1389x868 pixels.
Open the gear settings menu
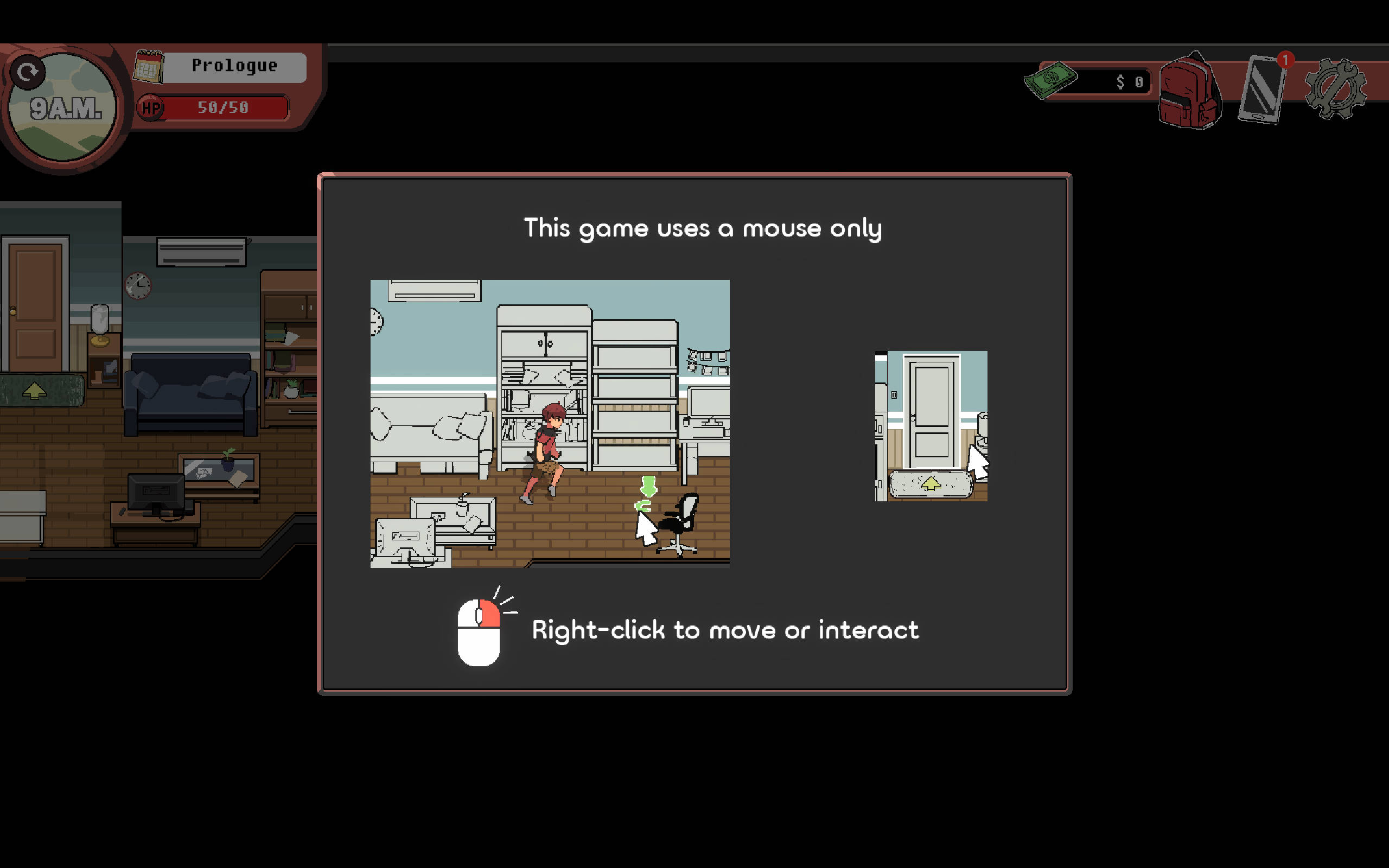[x=1335, y=90]
